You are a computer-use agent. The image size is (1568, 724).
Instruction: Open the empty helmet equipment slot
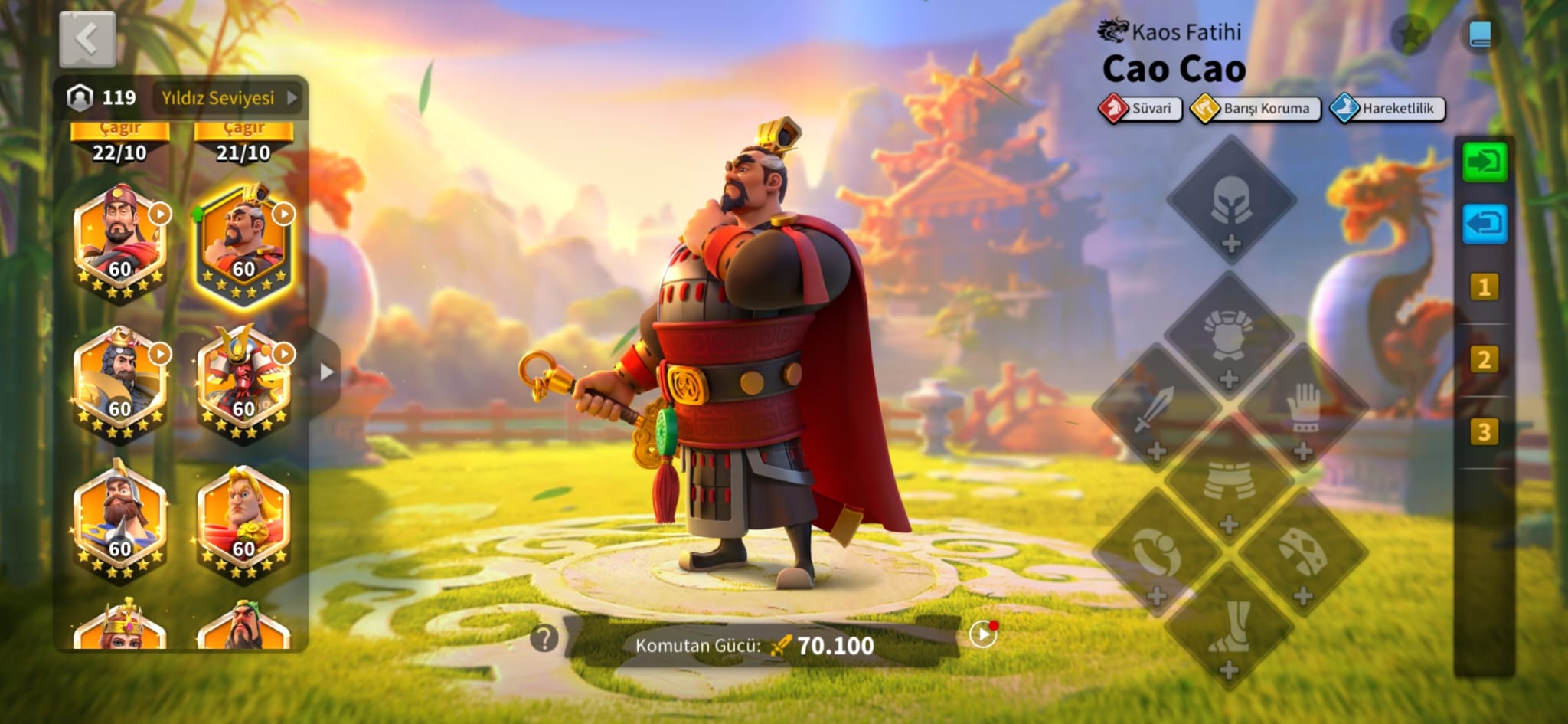pos(1231,202)
